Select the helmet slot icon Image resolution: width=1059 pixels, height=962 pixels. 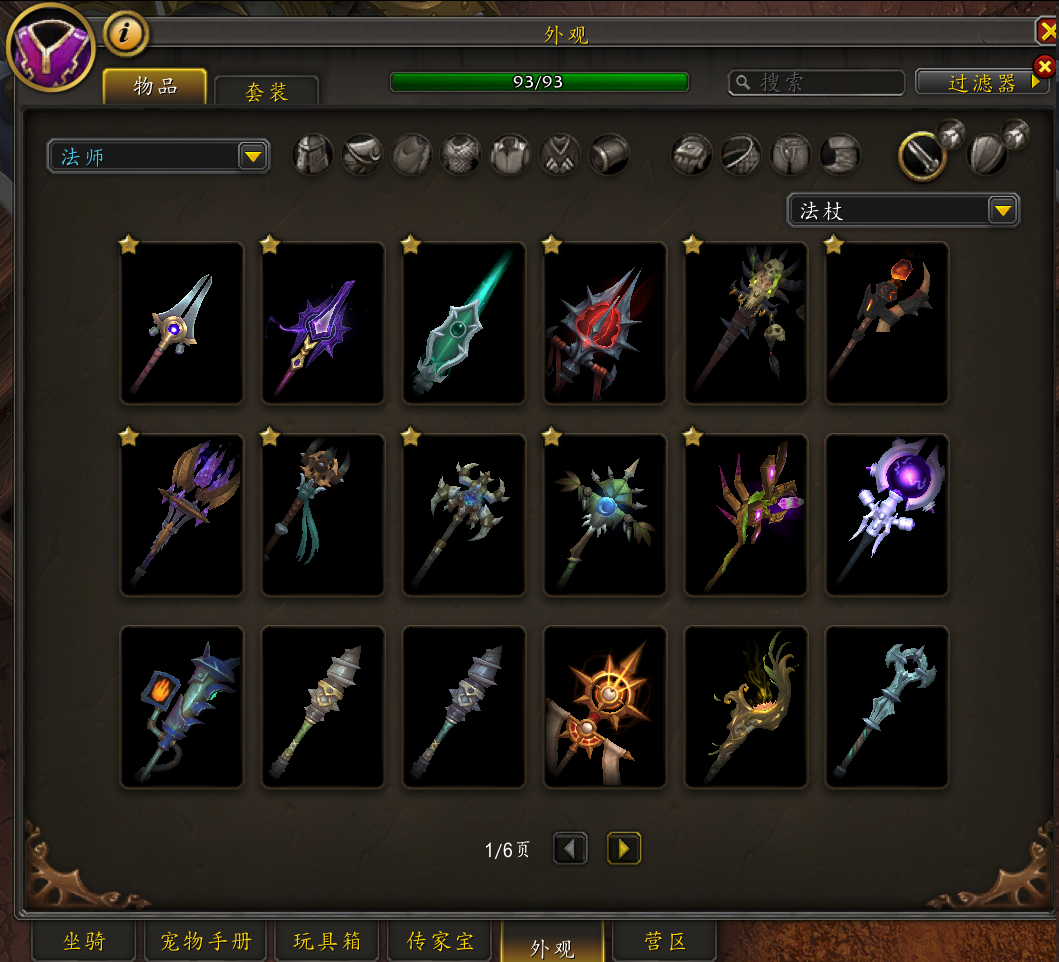coord(313,155)
